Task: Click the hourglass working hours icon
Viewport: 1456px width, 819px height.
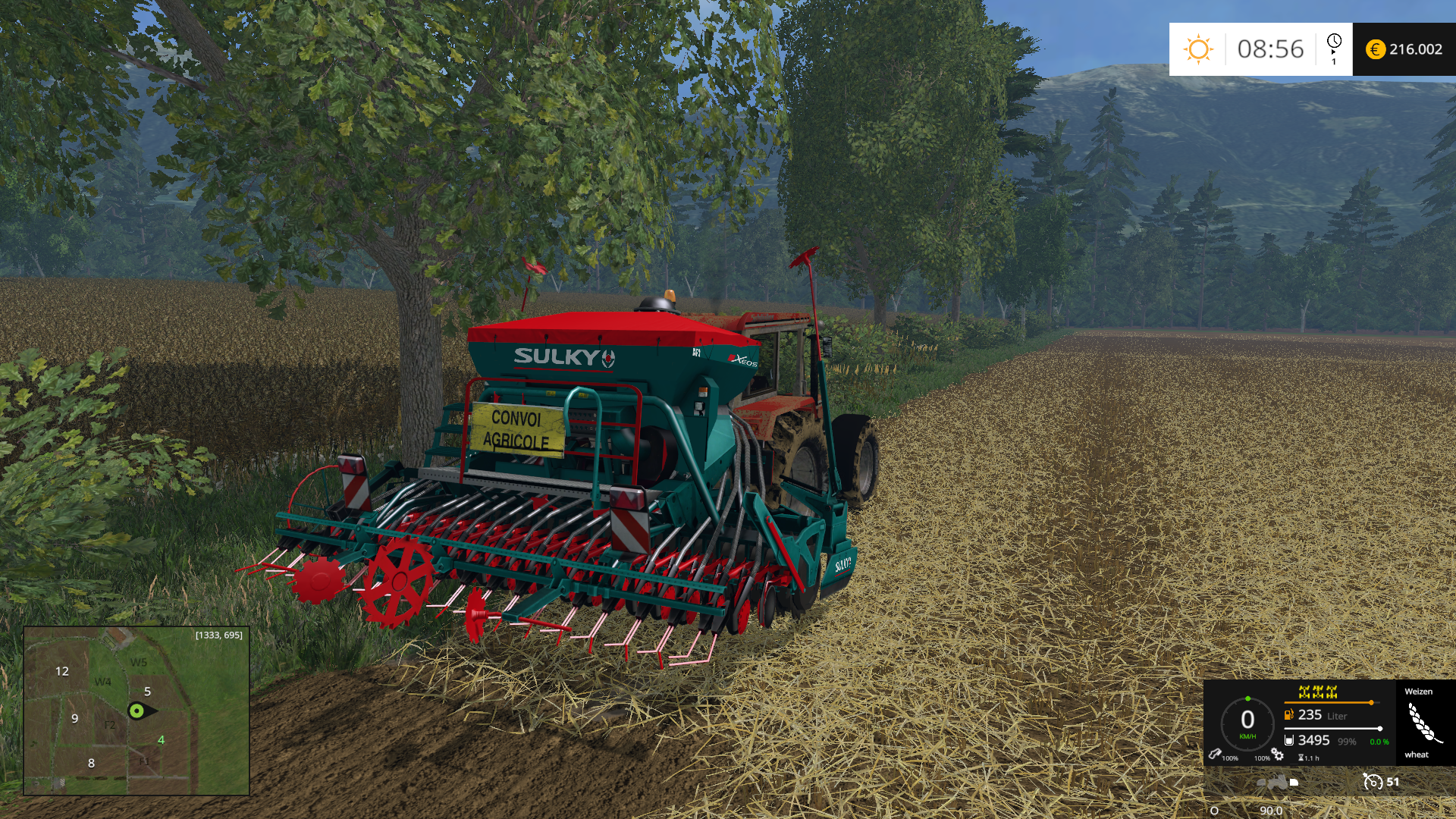Action: point(1301,758)
